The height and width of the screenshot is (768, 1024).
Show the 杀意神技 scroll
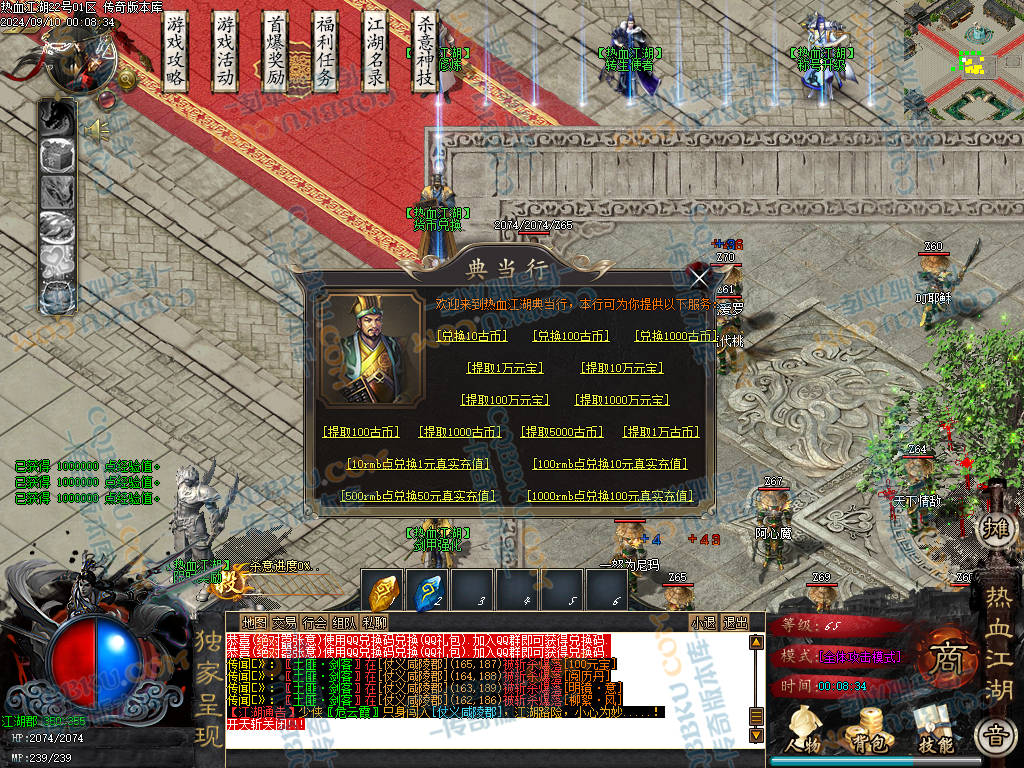426,52
